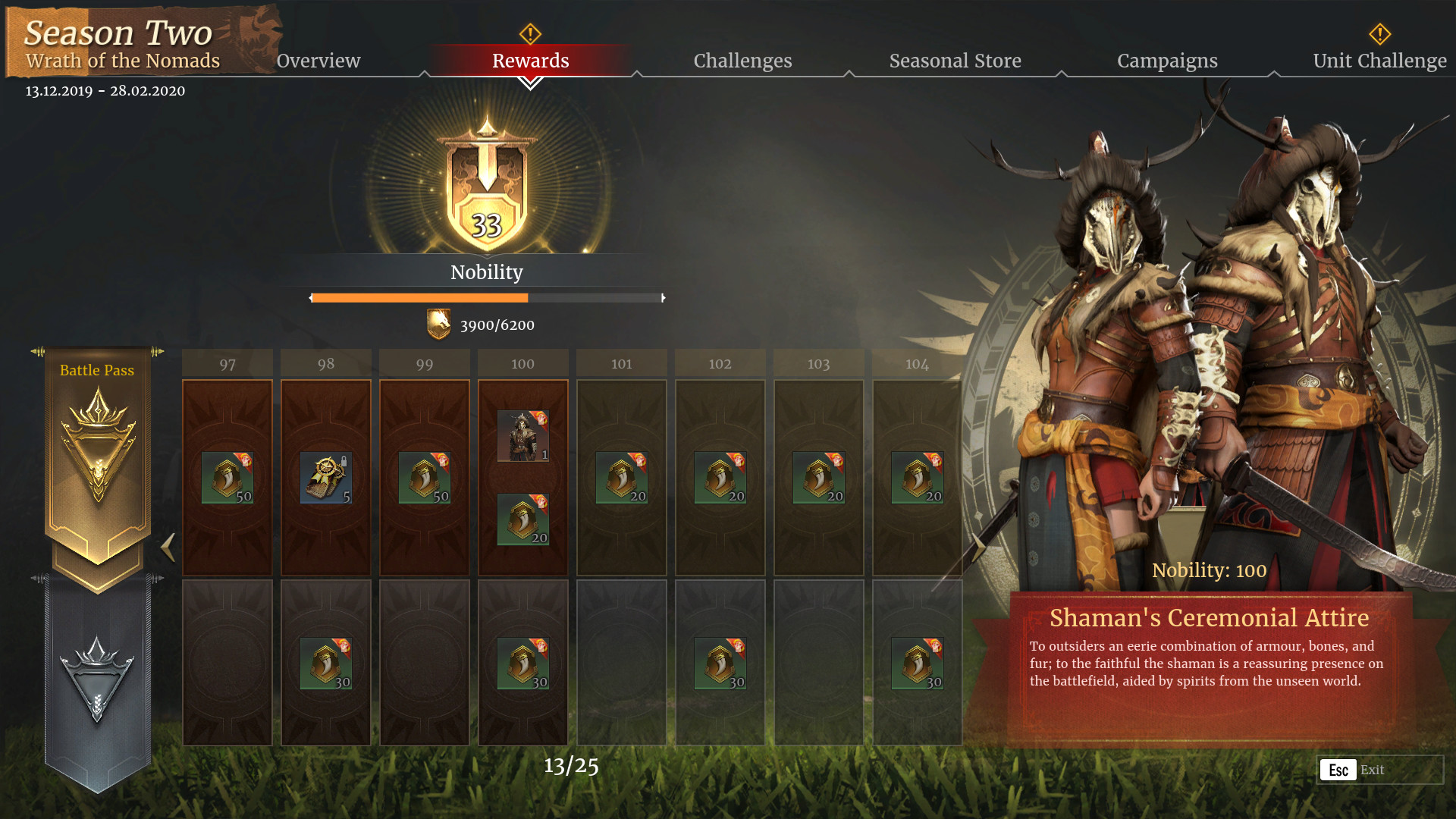Image resolution: width=1456 pixels, height=819 pixels.
Task: Collapse rewards using the left-facing chevron arrow
Action: [168, 548]
